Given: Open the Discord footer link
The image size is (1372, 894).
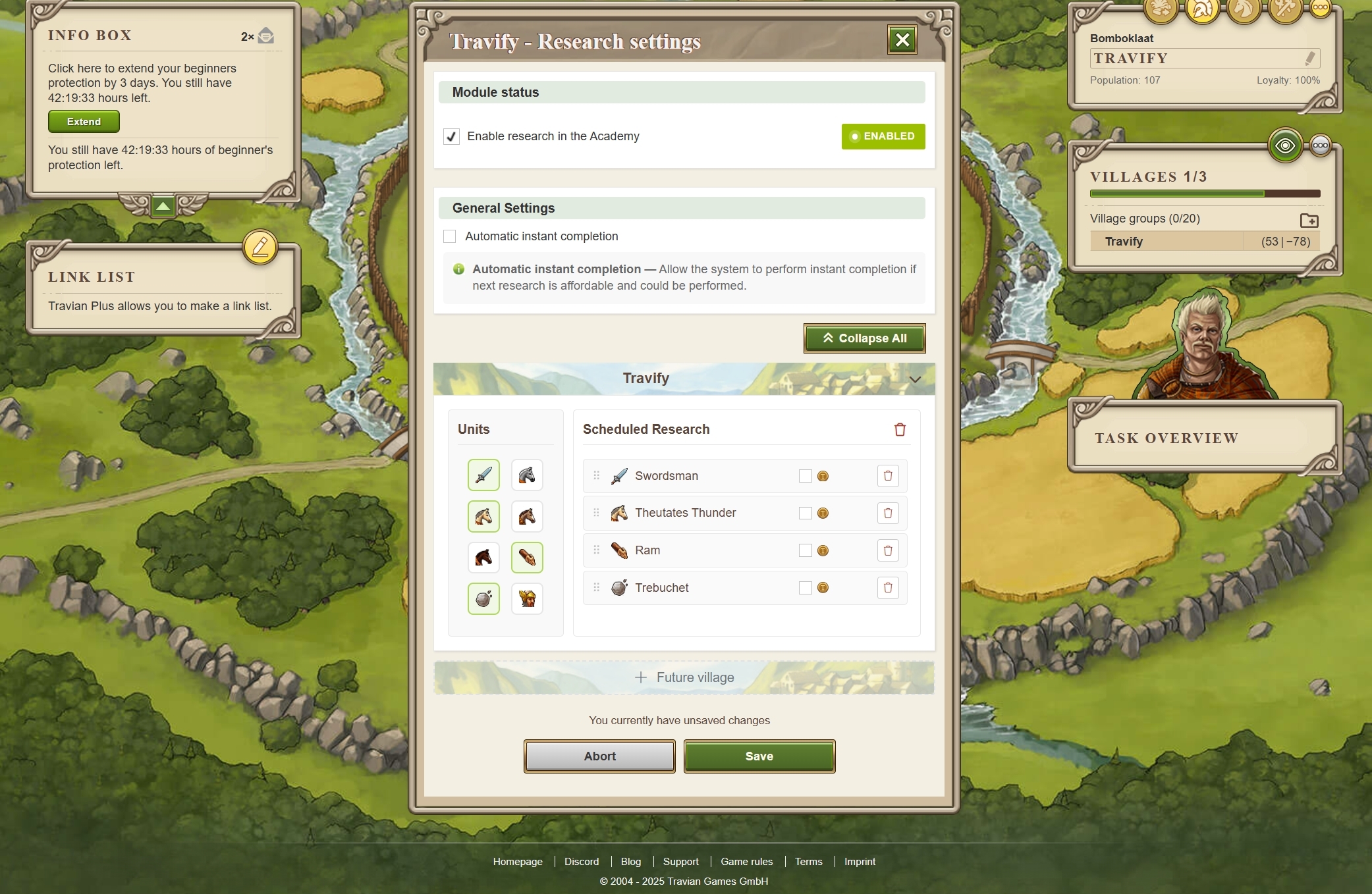Looking at the screenshot, I should (x=582, y=862).
